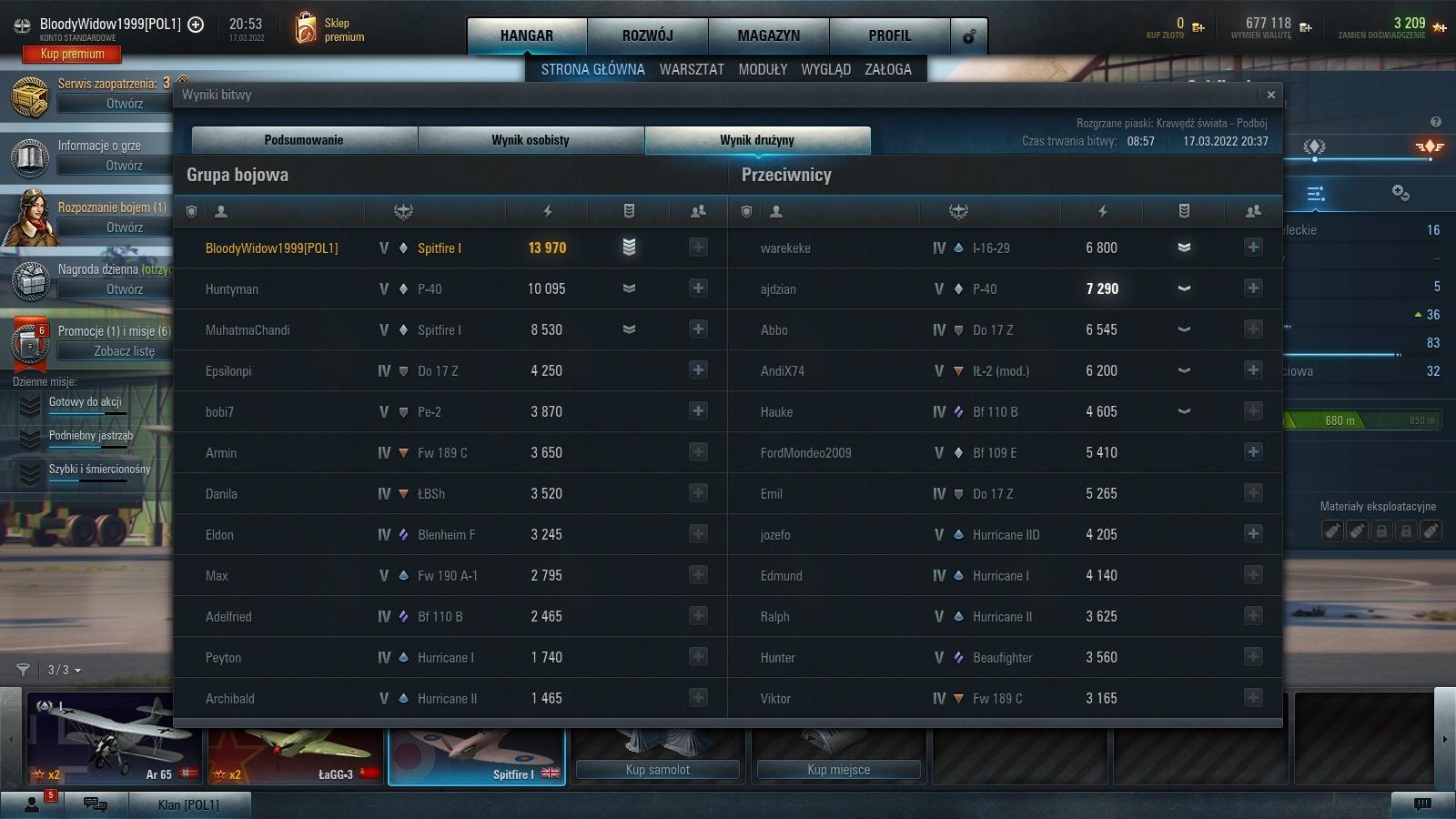1456x819 pixels.
Task: Open the Wynik osobisty tab
Action: click(x=531, y=140)
